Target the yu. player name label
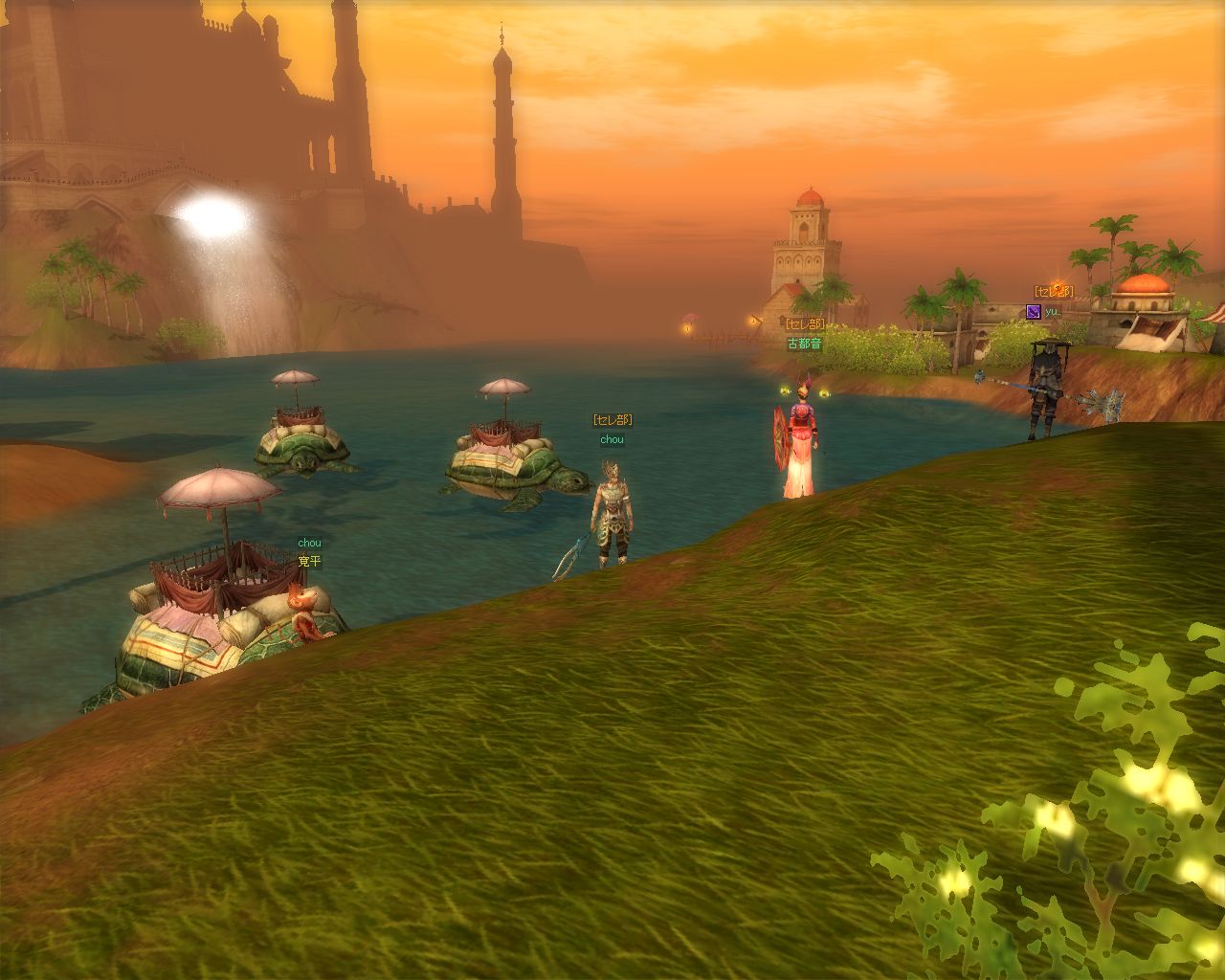This screenshot has height=980, width=1225. [1052, 312]
